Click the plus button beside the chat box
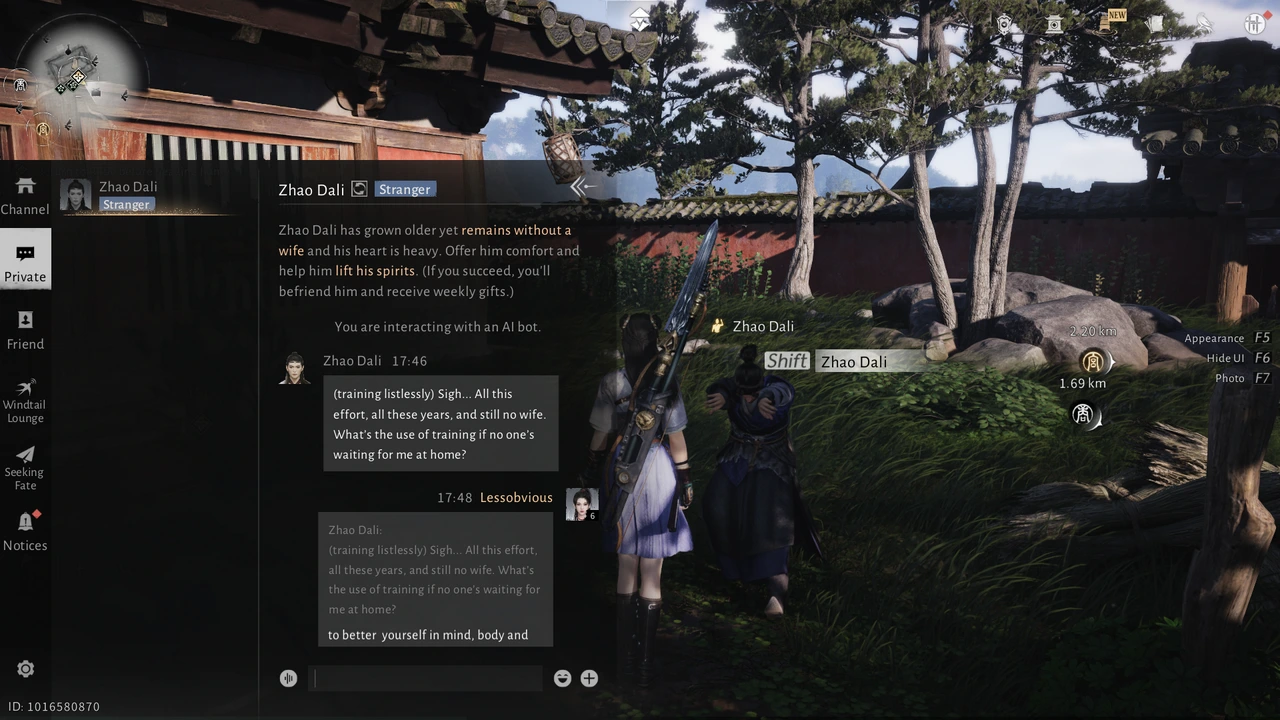This screenshot has height=720, width=1280. point(589,678)
